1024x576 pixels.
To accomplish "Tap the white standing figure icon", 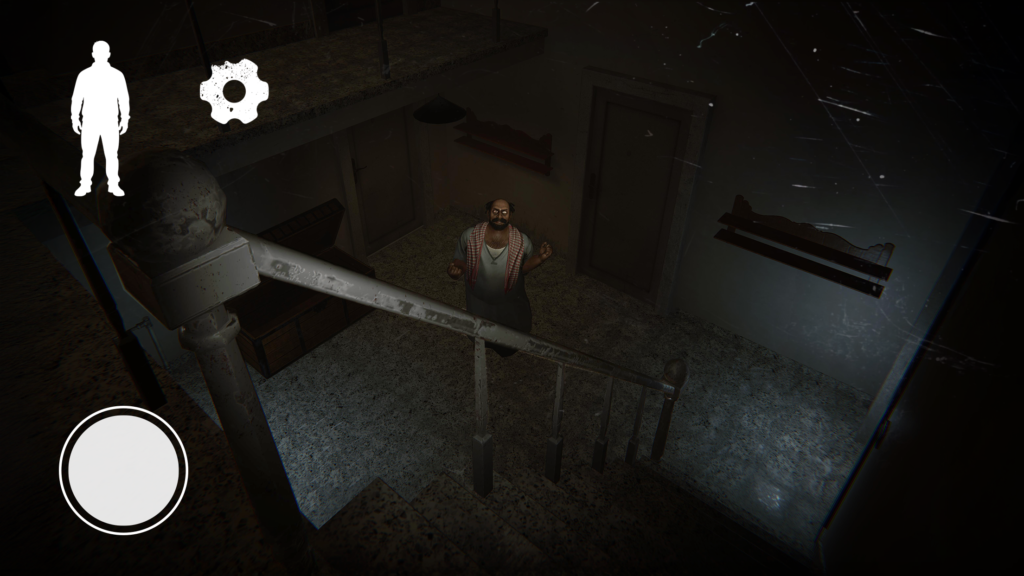I will 100,118.
